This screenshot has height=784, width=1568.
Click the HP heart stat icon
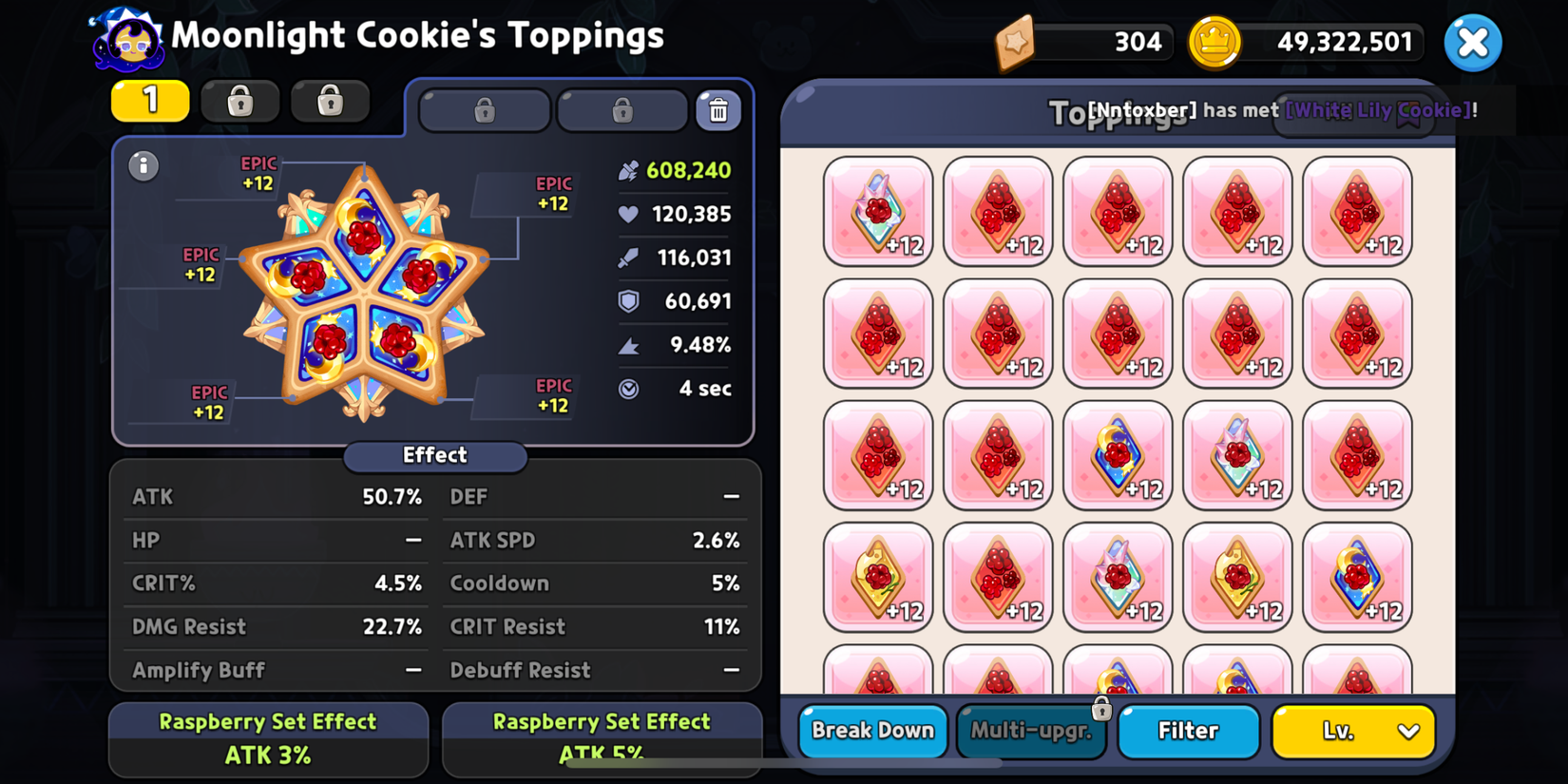627,214
